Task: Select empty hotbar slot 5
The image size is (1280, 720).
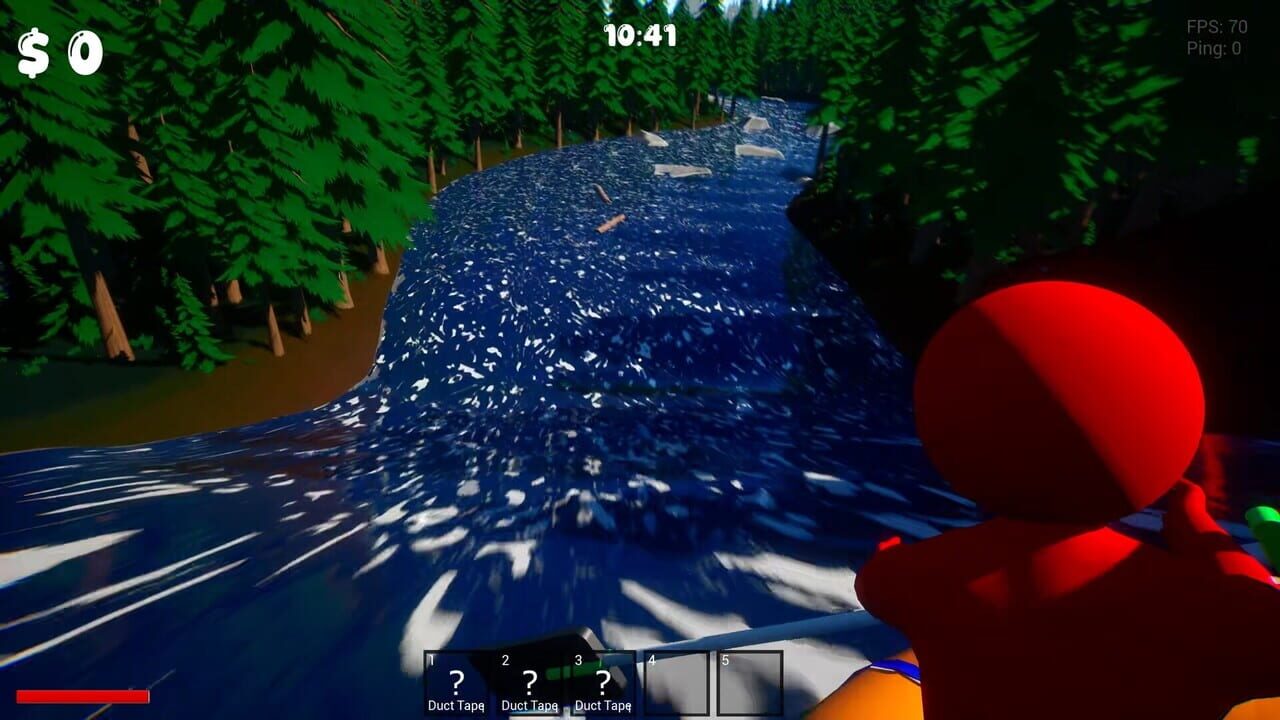Action: click(x=748, y=680)
